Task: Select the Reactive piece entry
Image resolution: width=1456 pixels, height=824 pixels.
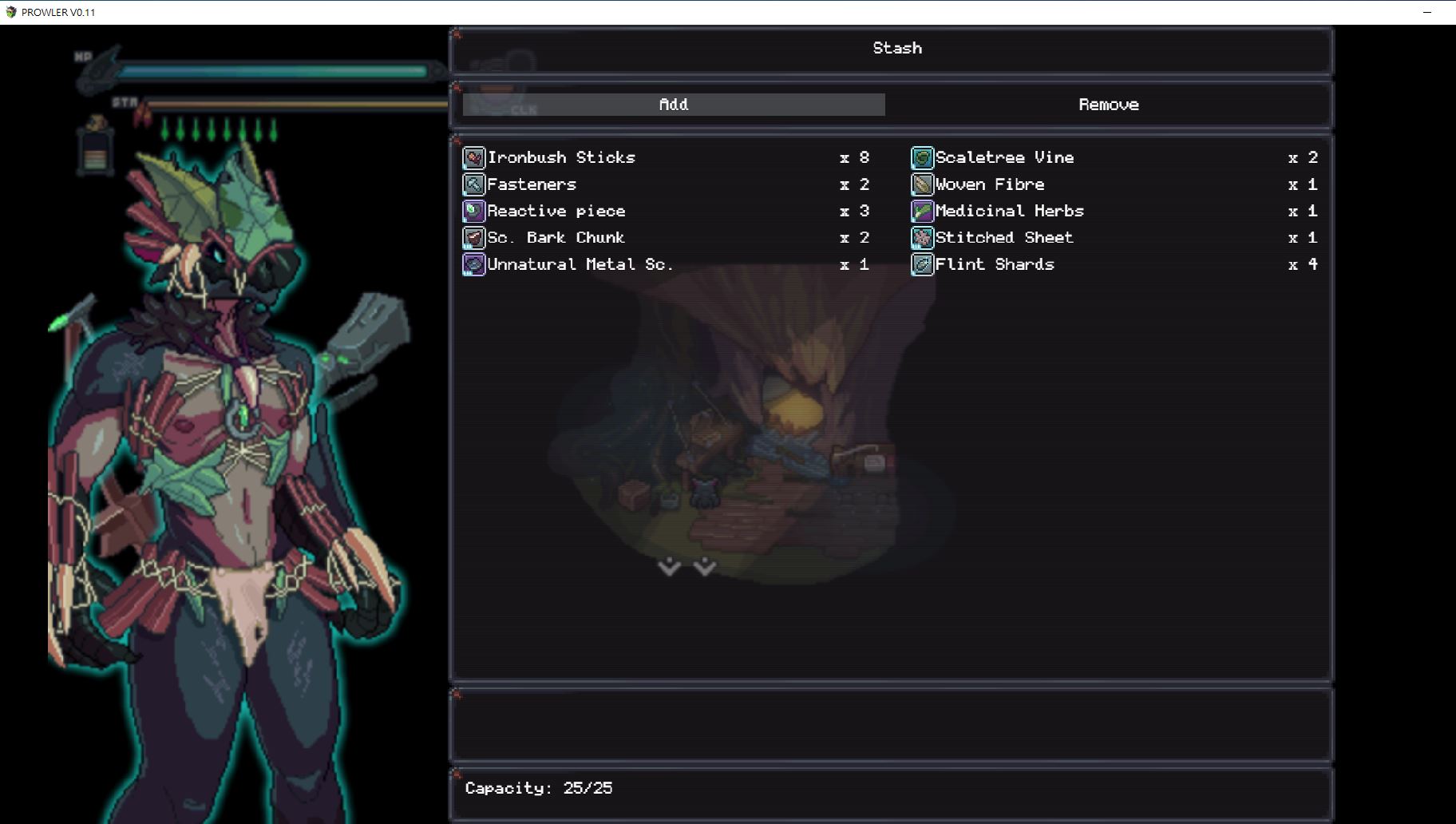Action: click(x=556, y=211)
